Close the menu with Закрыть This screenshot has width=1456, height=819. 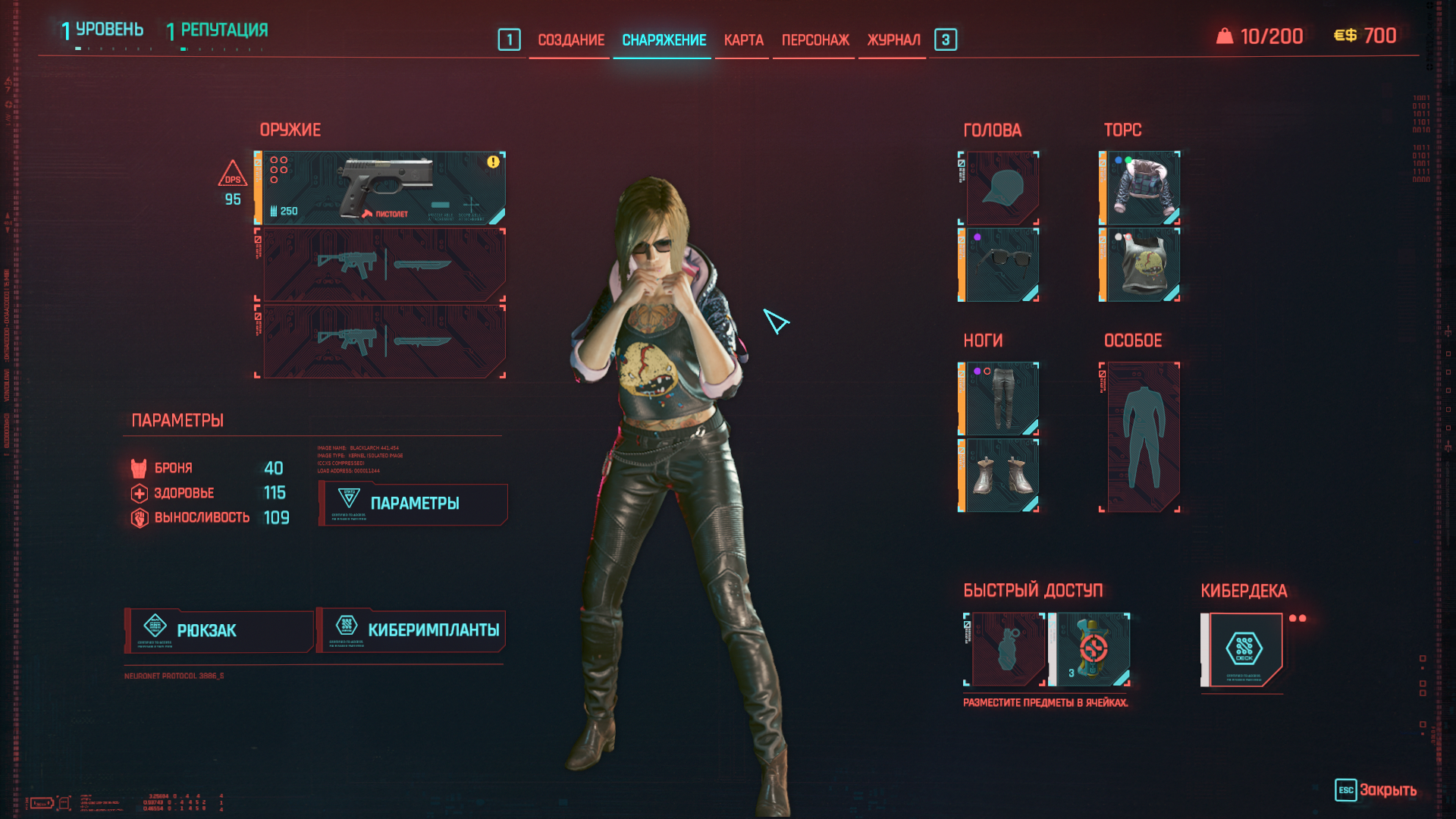(x=1376, y=790)
